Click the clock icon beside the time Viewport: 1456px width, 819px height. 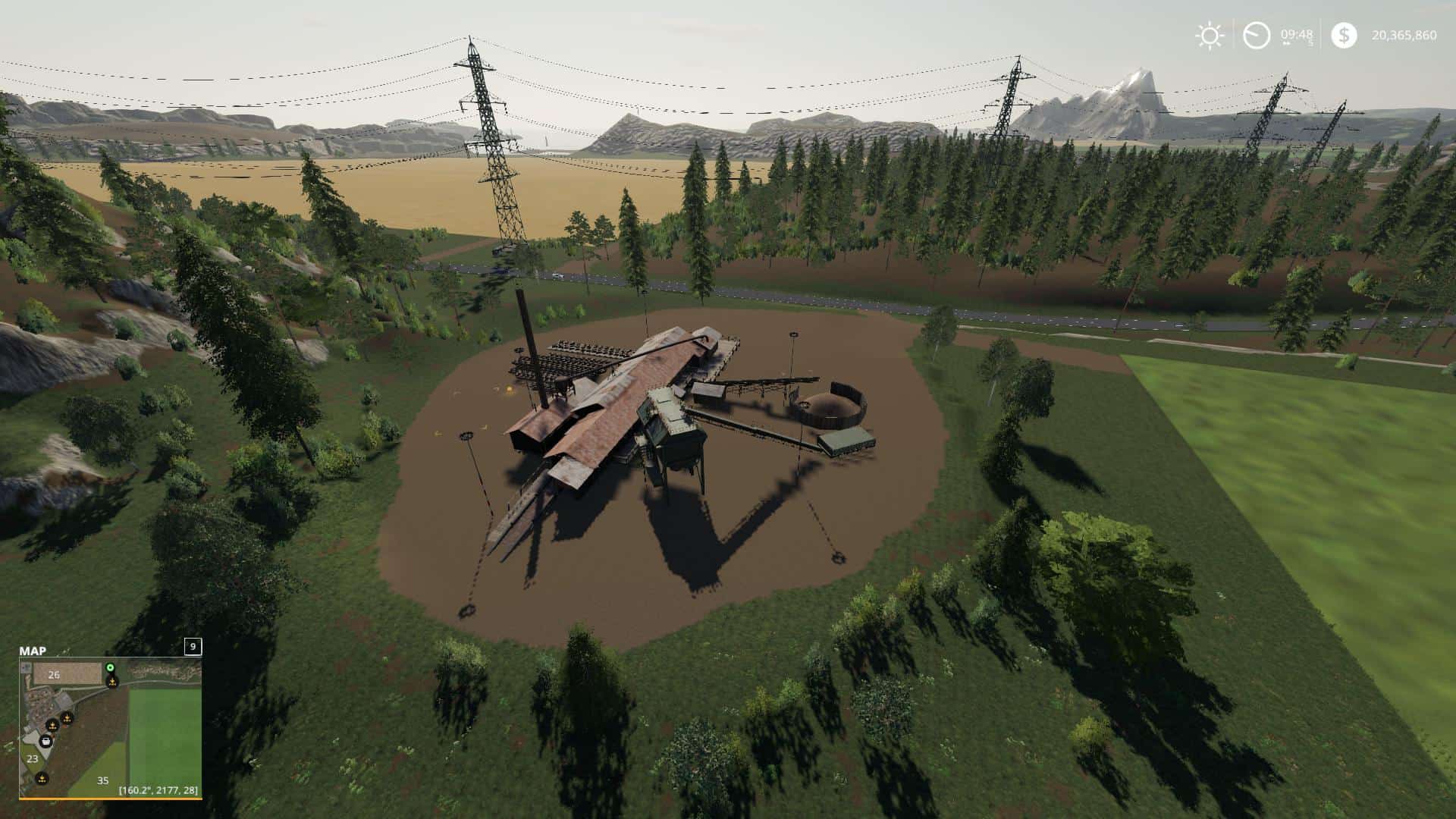(1257, 36)
